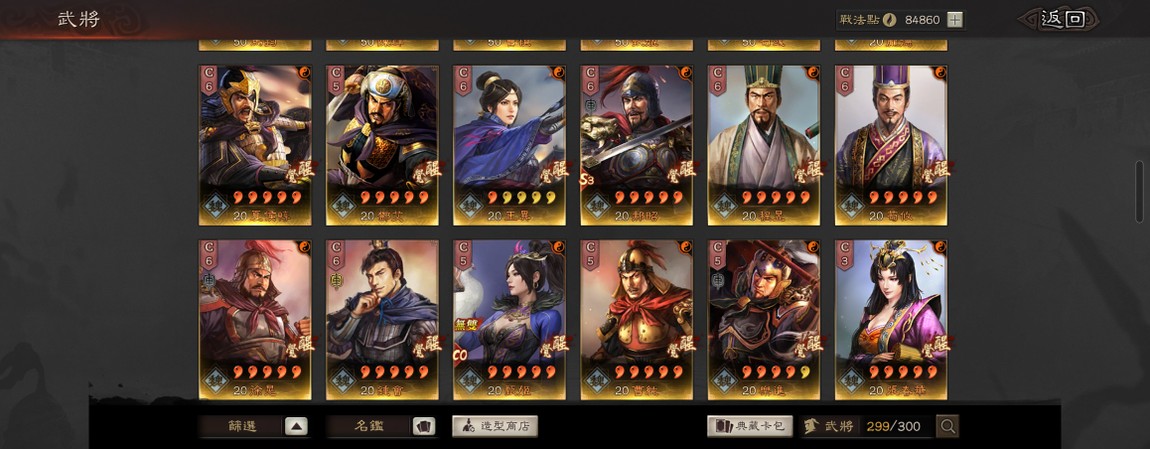1150x449 pixels.
Task: Choose the 王異 general card
Action: point(509,145)
